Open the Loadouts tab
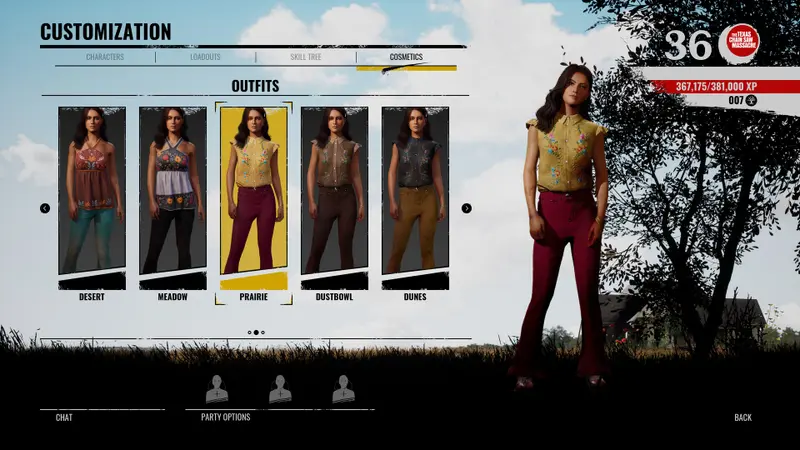 205,57
